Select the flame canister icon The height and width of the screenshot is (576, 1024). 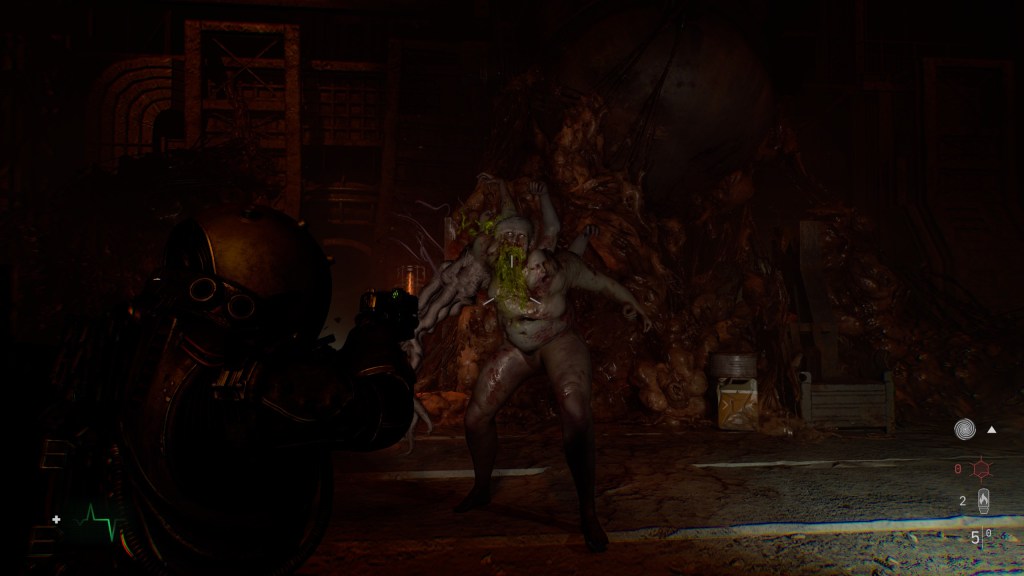click(x=983, y=500)
